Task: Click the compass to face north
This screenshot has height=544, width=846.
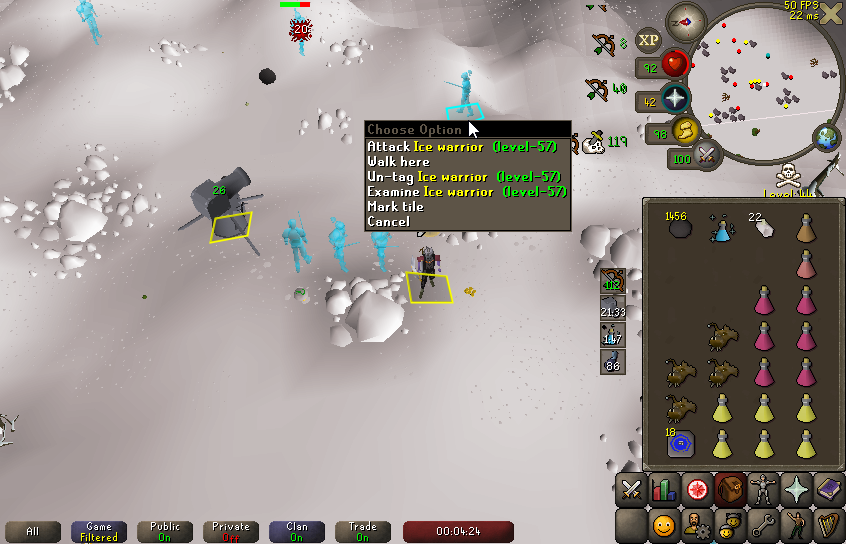Action: (686, 21)
